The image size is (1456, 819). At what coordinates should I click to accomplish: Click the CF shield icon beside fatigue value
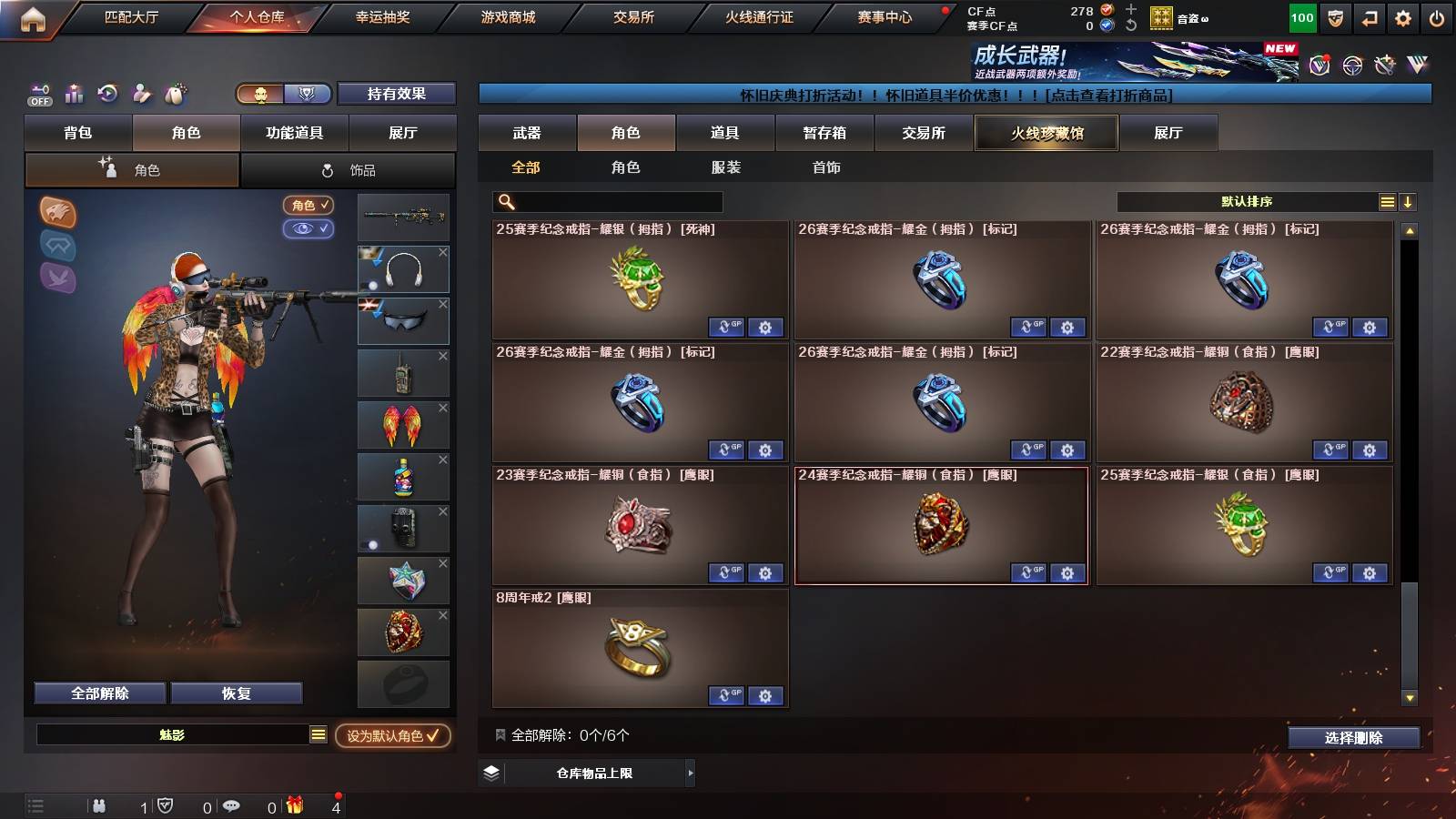click(1335, 16)
